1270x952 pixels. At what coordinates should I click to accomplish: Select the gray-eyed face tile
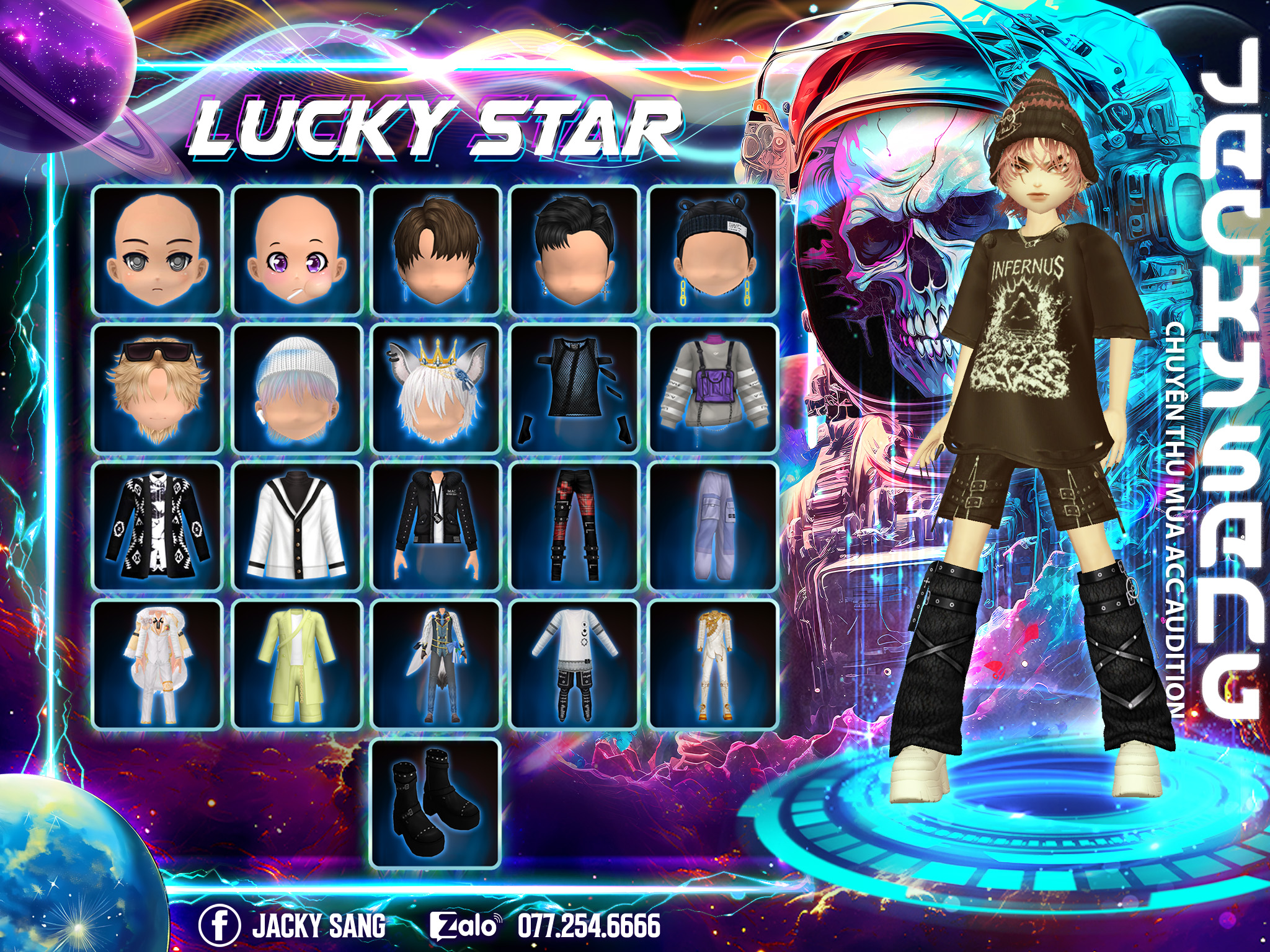158,250
